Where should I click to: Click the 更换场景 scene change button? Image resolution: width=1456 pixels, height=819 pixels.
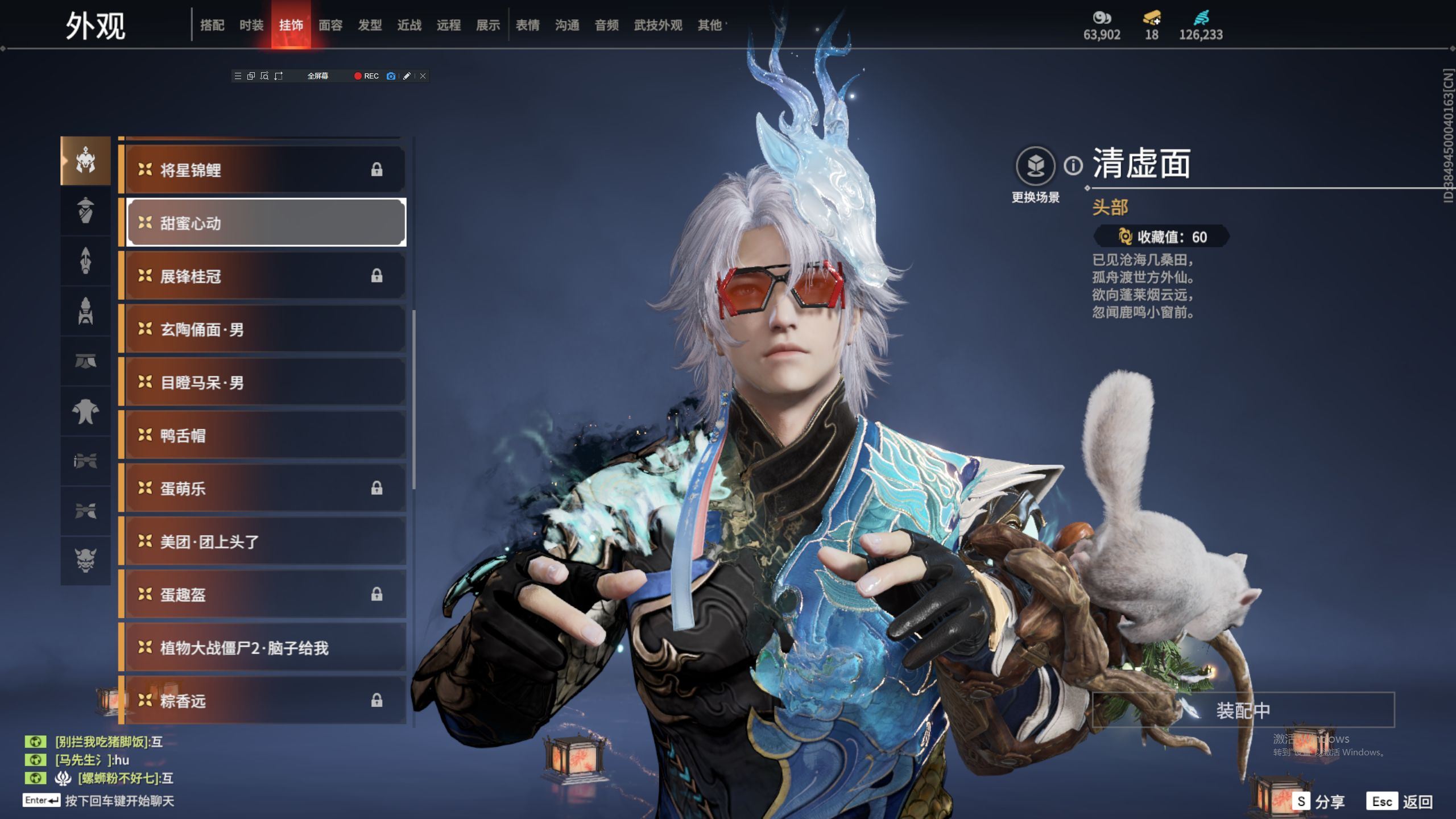tap(1036, 166)
